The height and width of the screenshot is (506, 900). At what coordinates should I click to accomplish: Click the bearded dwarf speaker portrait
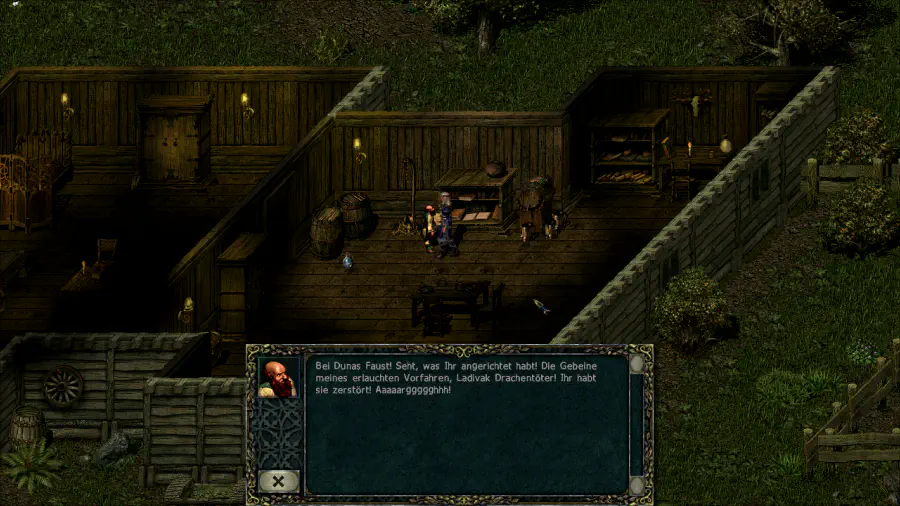coord(278,378)
